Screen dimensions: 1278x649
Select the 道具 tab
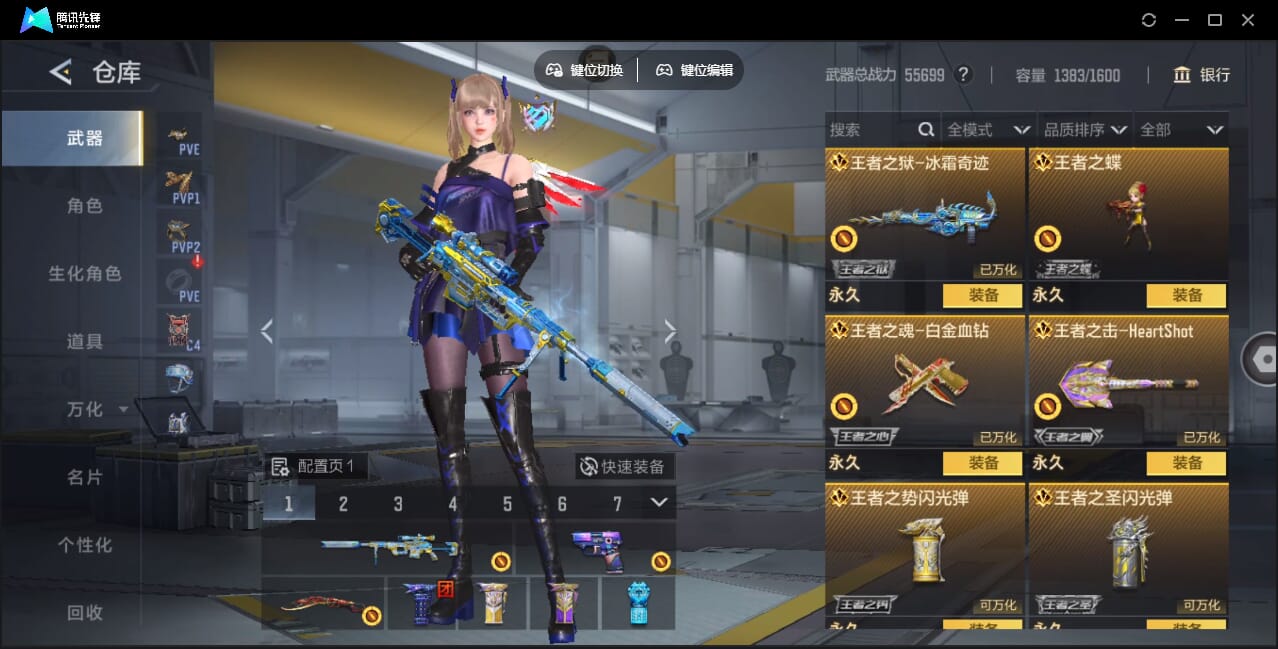85,342
